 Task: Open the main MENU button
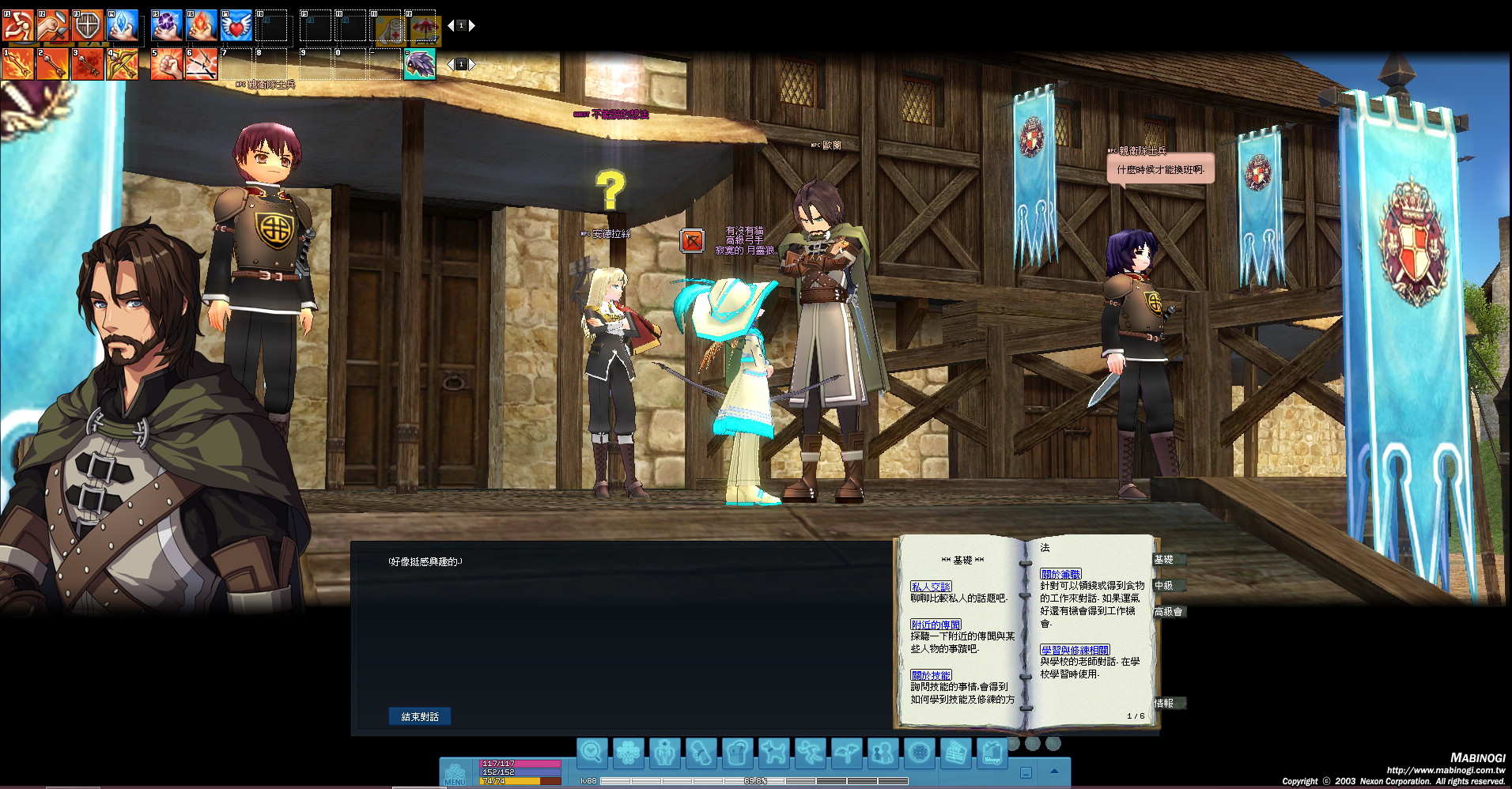(455, 774)
